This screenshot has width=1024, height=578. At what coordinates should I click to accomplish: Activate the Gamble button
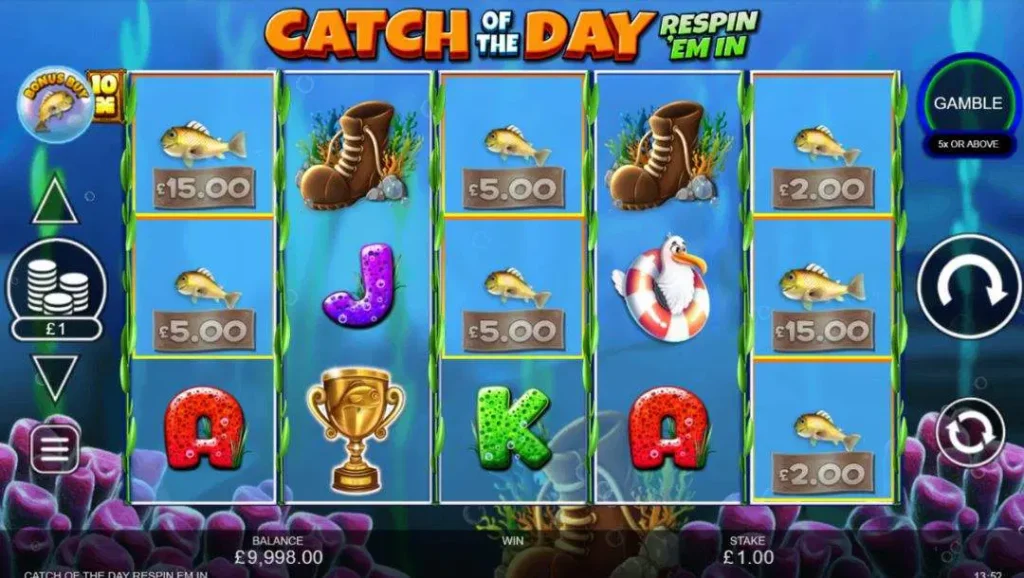click(967, 103)
